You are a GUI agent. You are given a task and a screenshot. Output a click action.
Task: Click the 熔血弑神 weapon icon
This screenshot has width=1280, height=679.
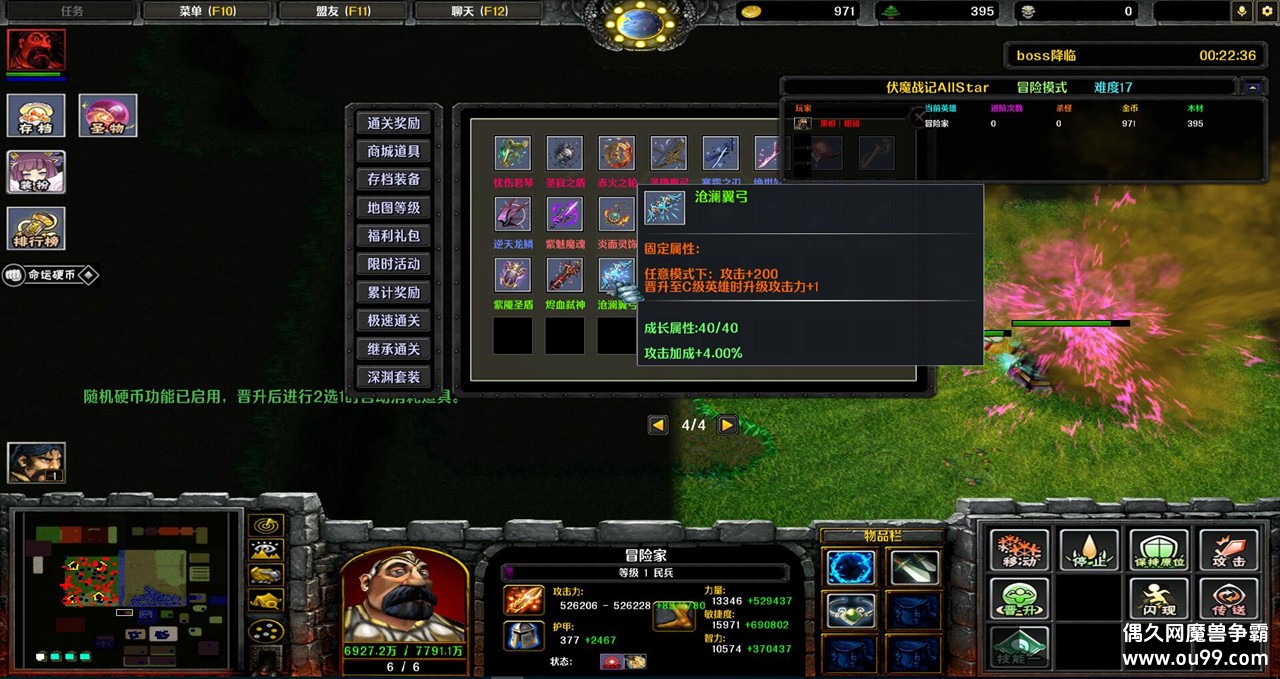click(565, 275)
